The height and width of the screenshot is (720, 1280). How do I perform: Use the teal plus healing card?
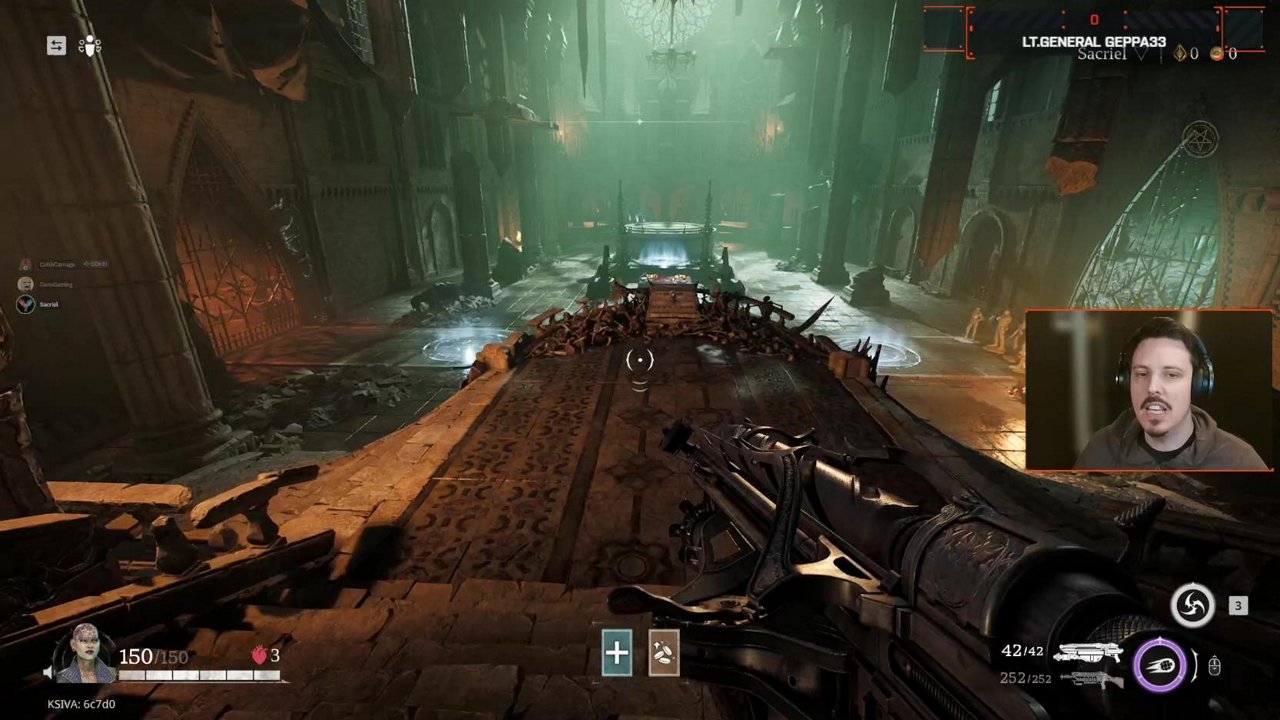coord(616,654)
